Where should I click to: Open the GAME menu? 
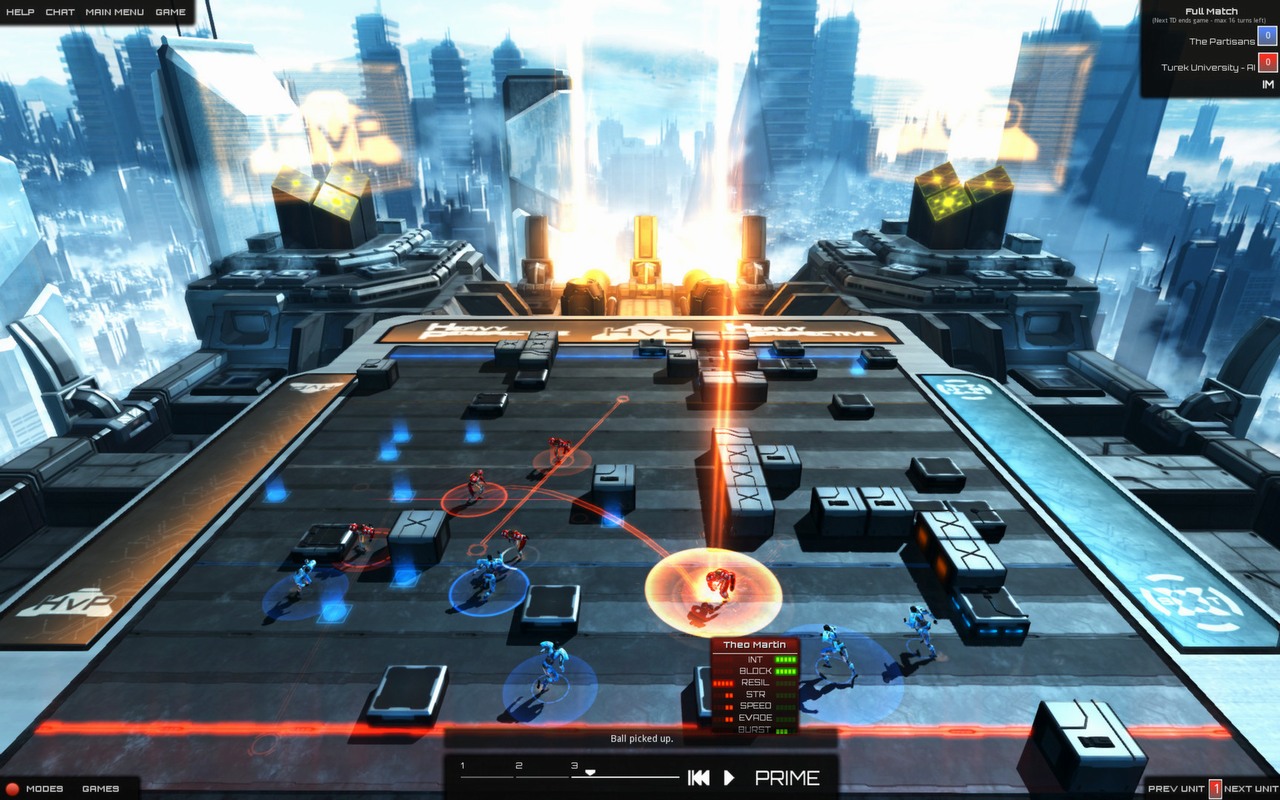(171, 12)
